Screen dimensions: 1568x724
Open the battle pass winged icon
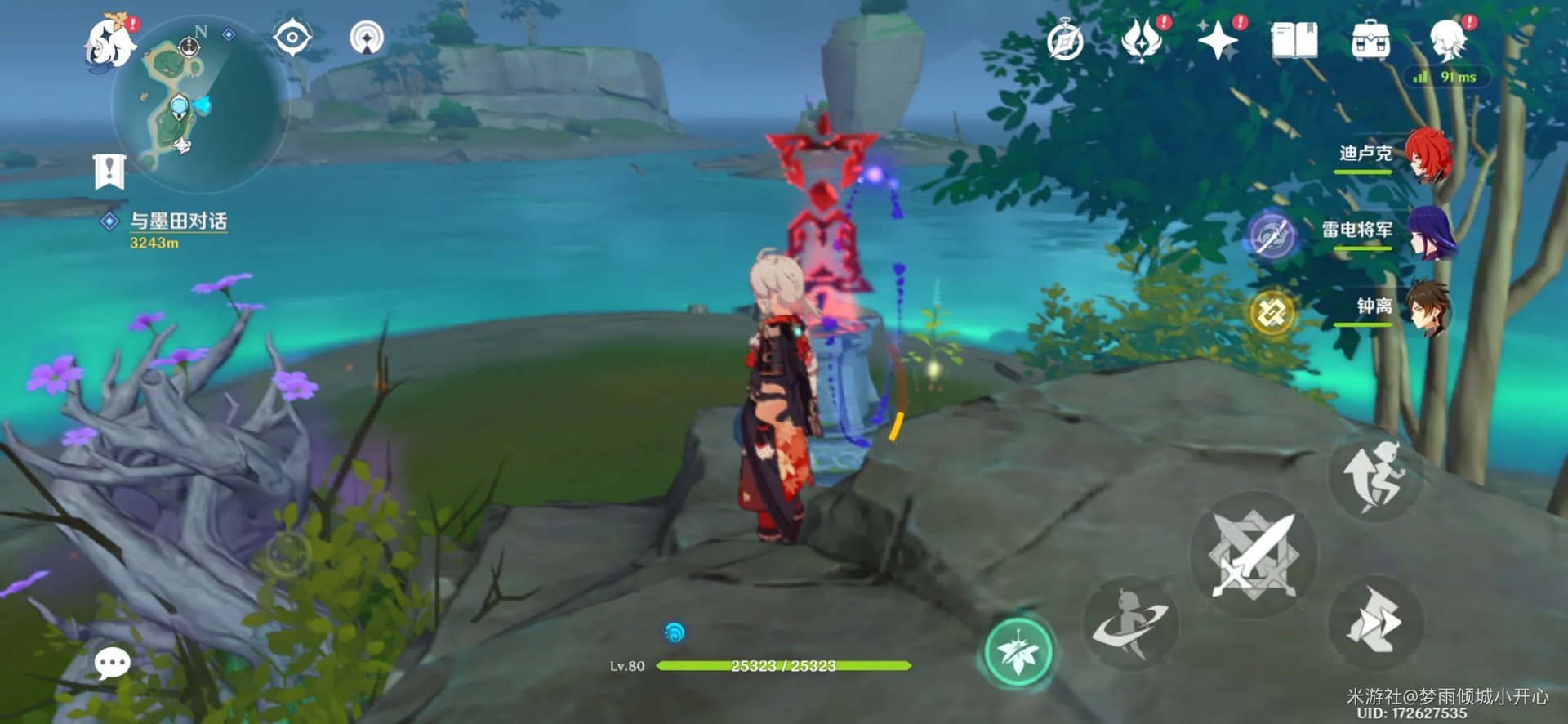(1142, 39)
